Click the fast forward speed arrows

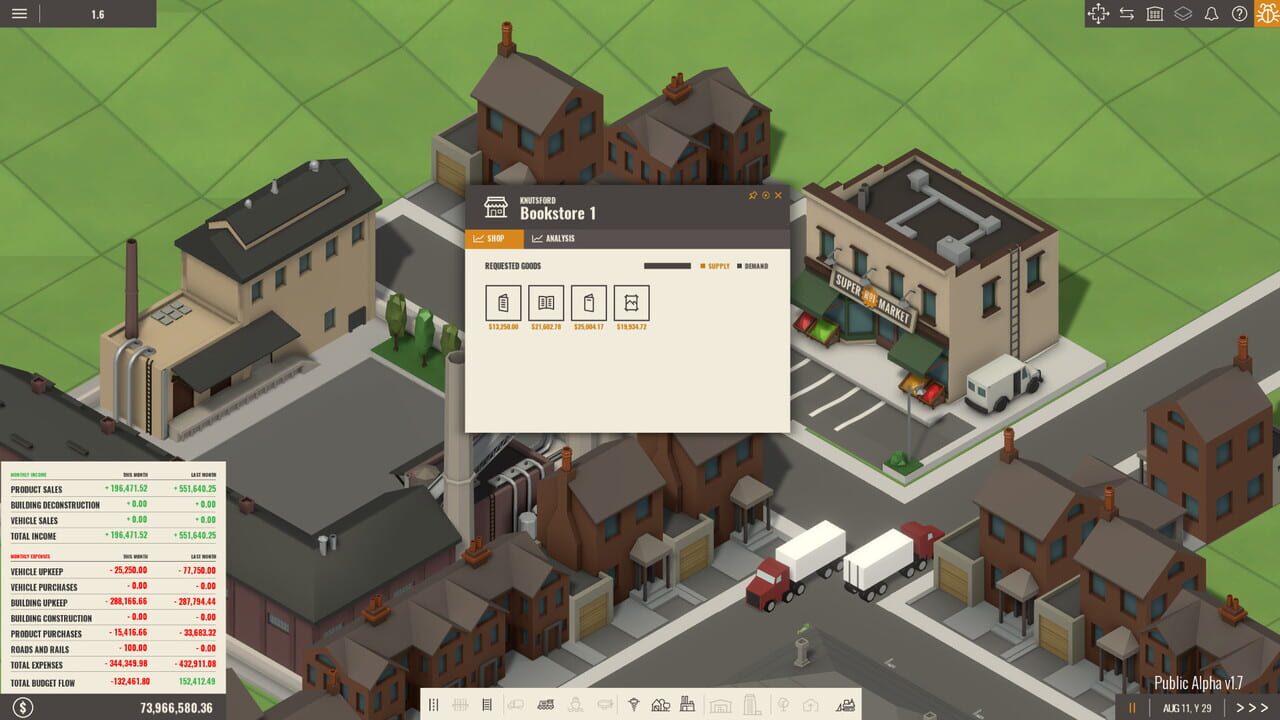(x=1252, y=707)
